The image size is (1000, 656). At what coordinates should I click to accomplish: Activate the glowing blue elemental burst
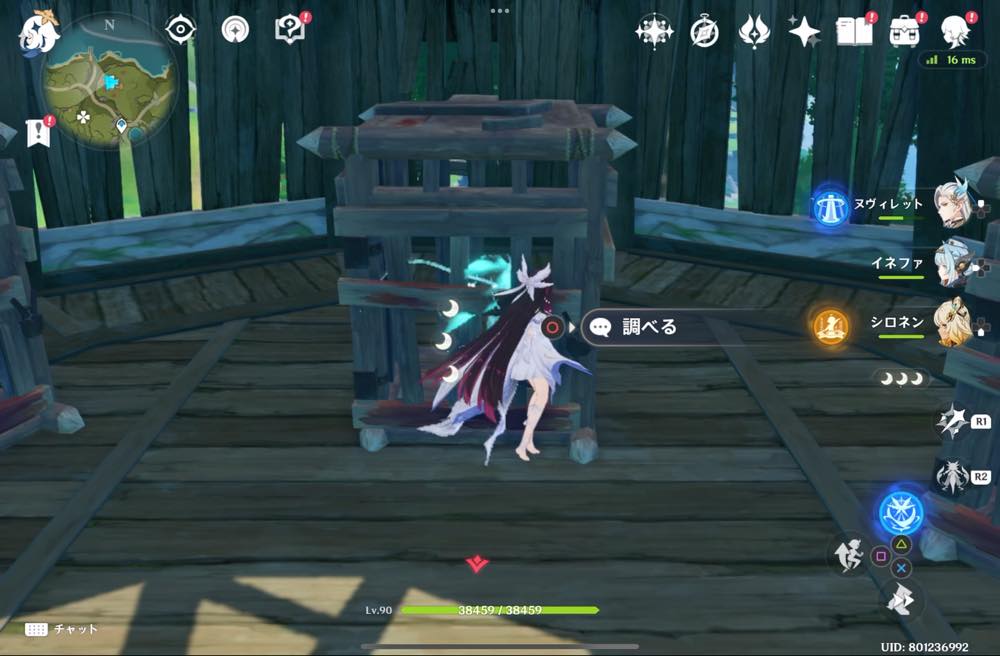point(900,512)
